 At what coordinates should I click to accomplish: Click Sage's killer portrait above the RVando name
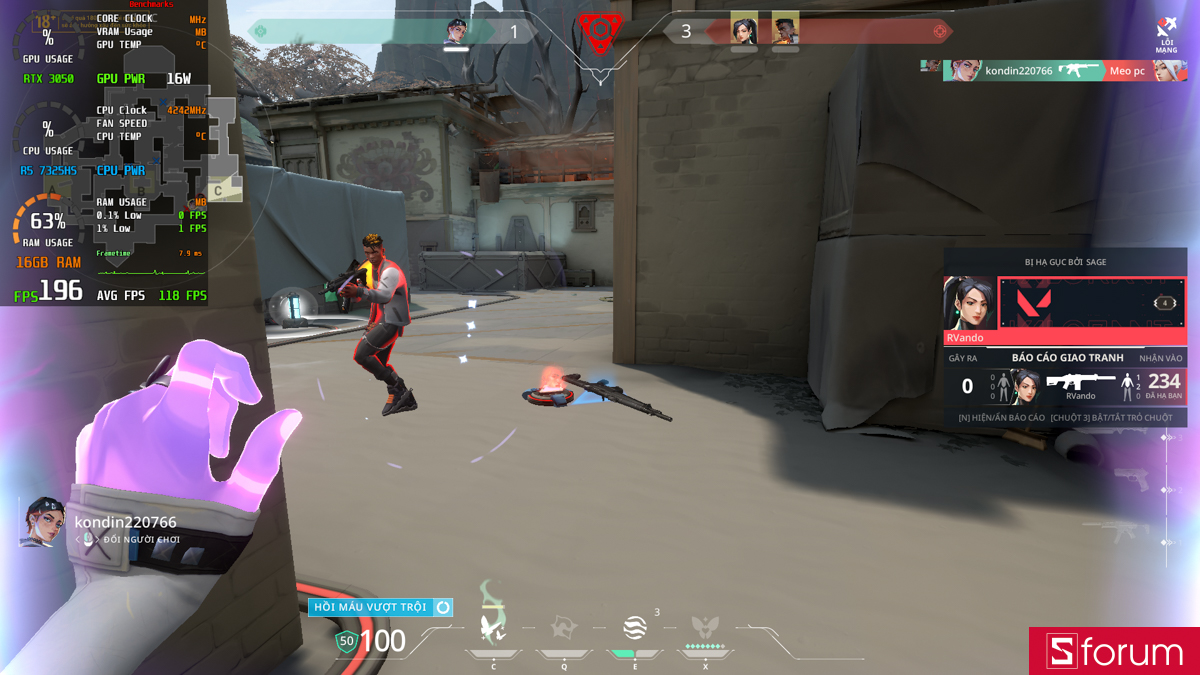click(970, 303)
